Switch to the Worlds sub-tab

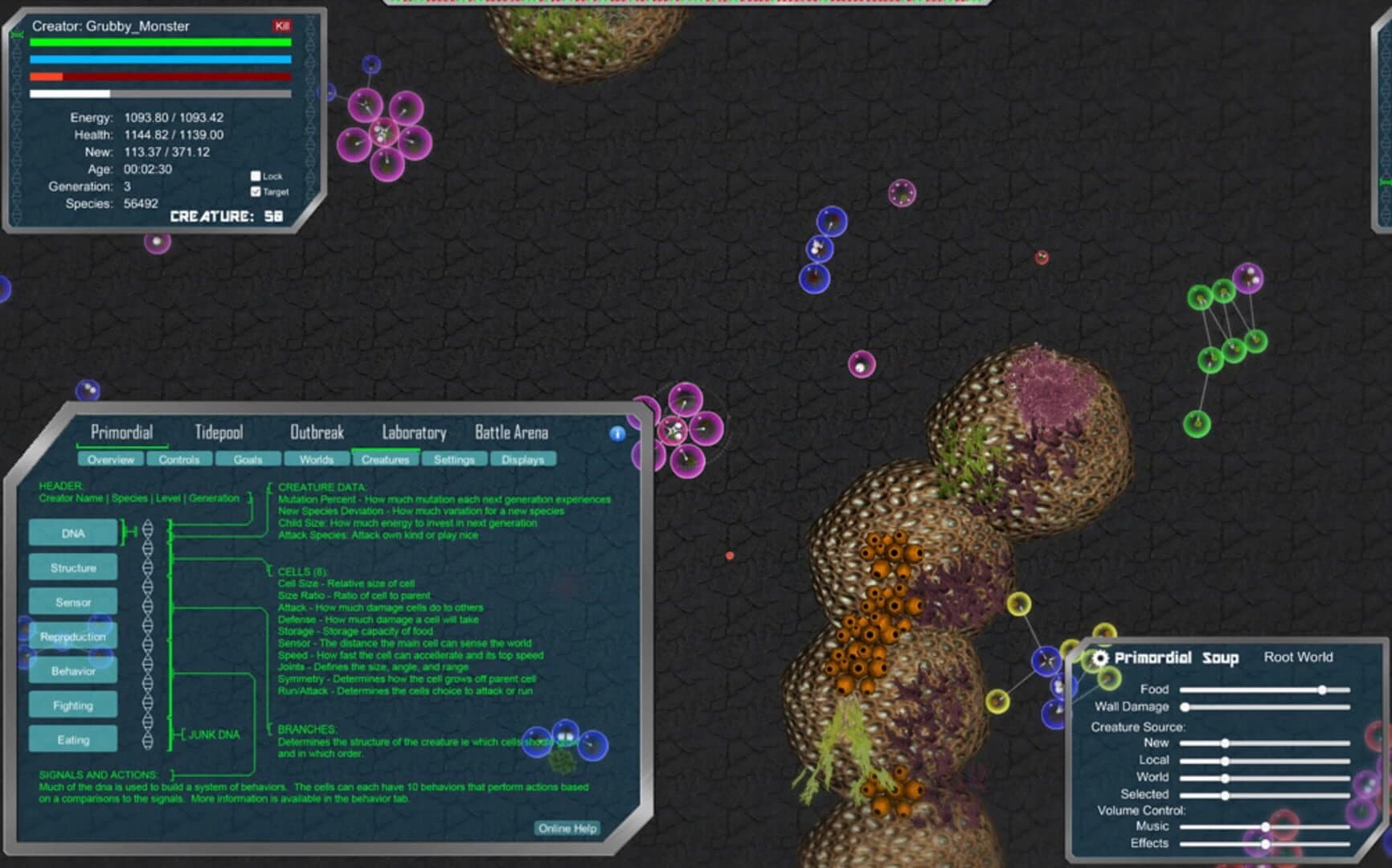coord(315,459)
